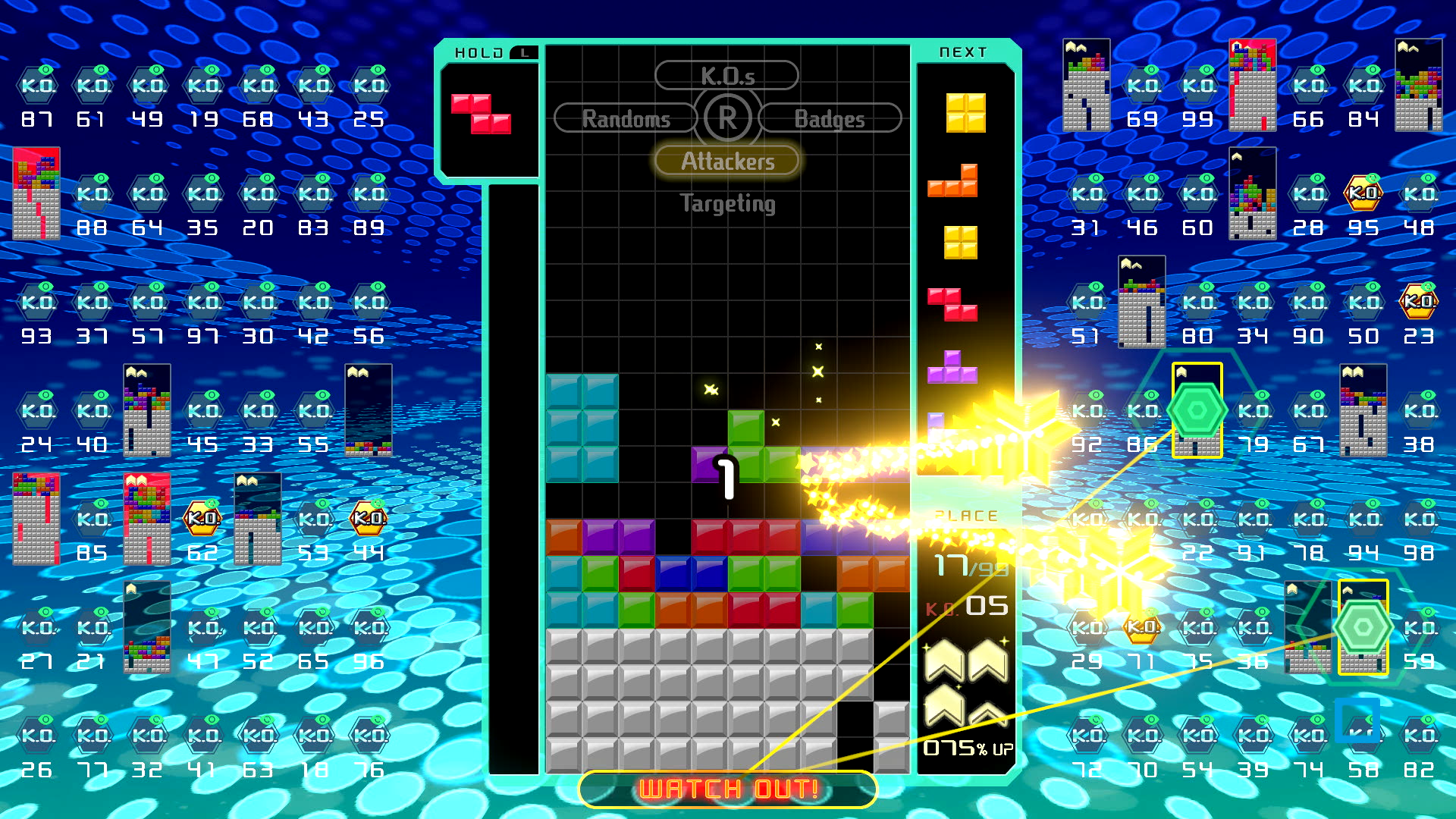Image resolution: width=1456 pixels, height=819 pixels.
Task: Click the WATCH OUT! warning banner
Action: tap(727, 788)
